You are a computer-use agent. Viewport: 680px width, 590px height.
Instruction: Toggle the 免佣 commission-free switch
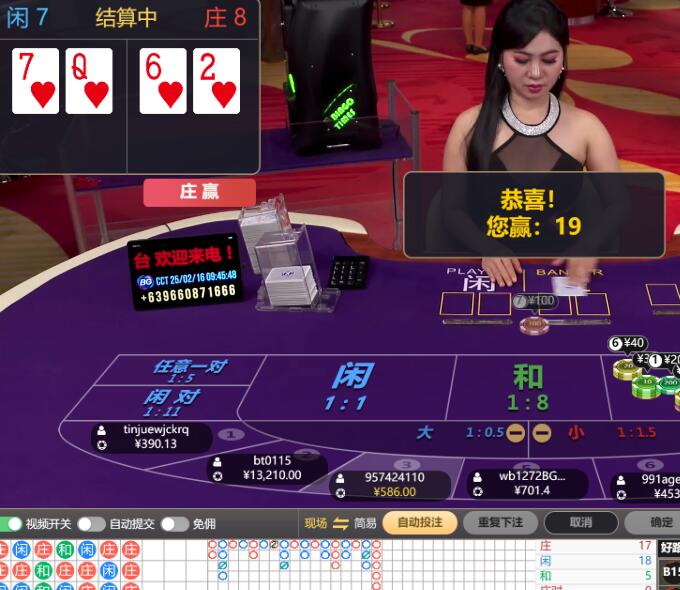[174, 524]
